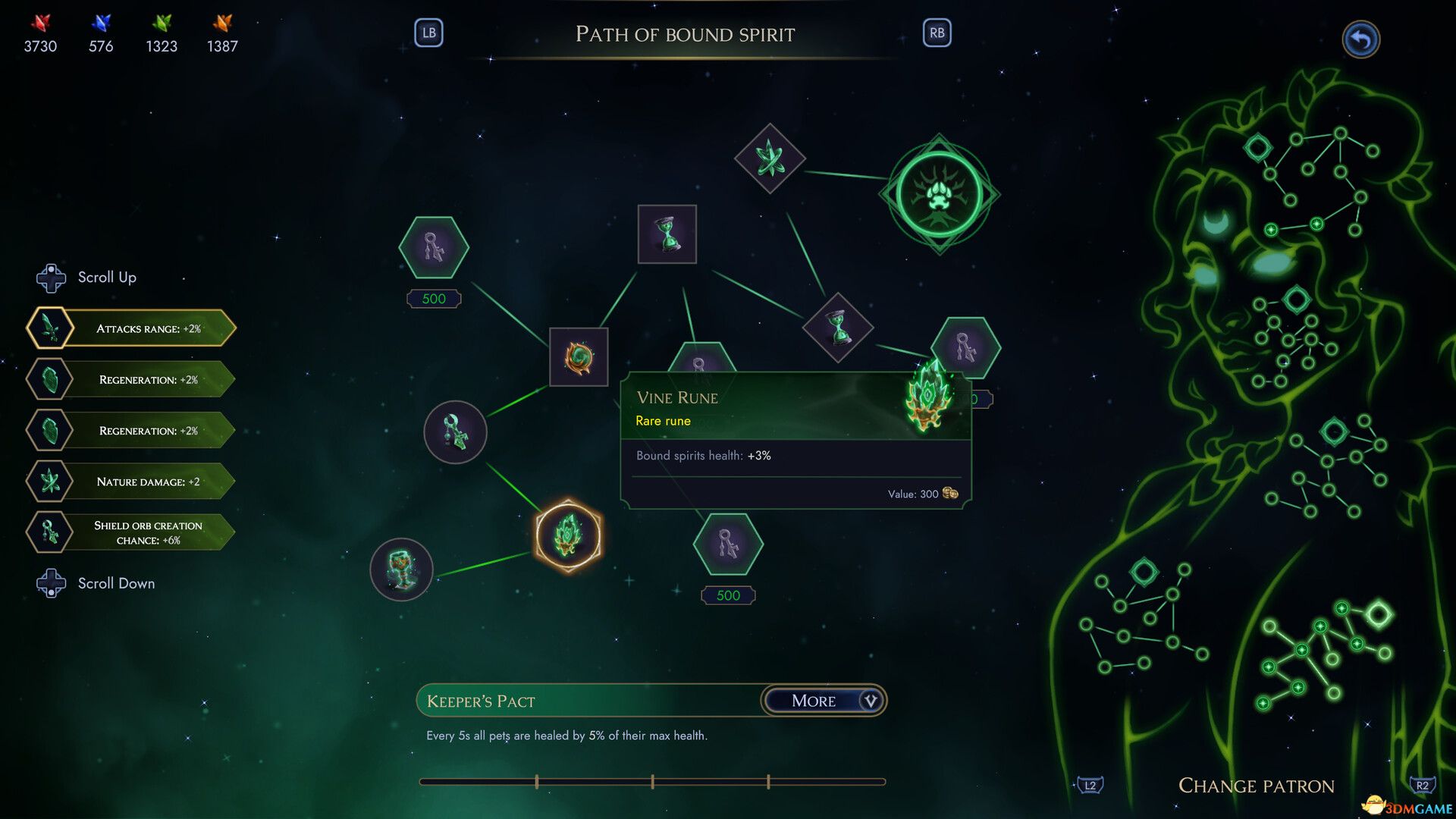Click Change Patron label
Viewport: 1456px width, 819px height.
point(1256,786)
